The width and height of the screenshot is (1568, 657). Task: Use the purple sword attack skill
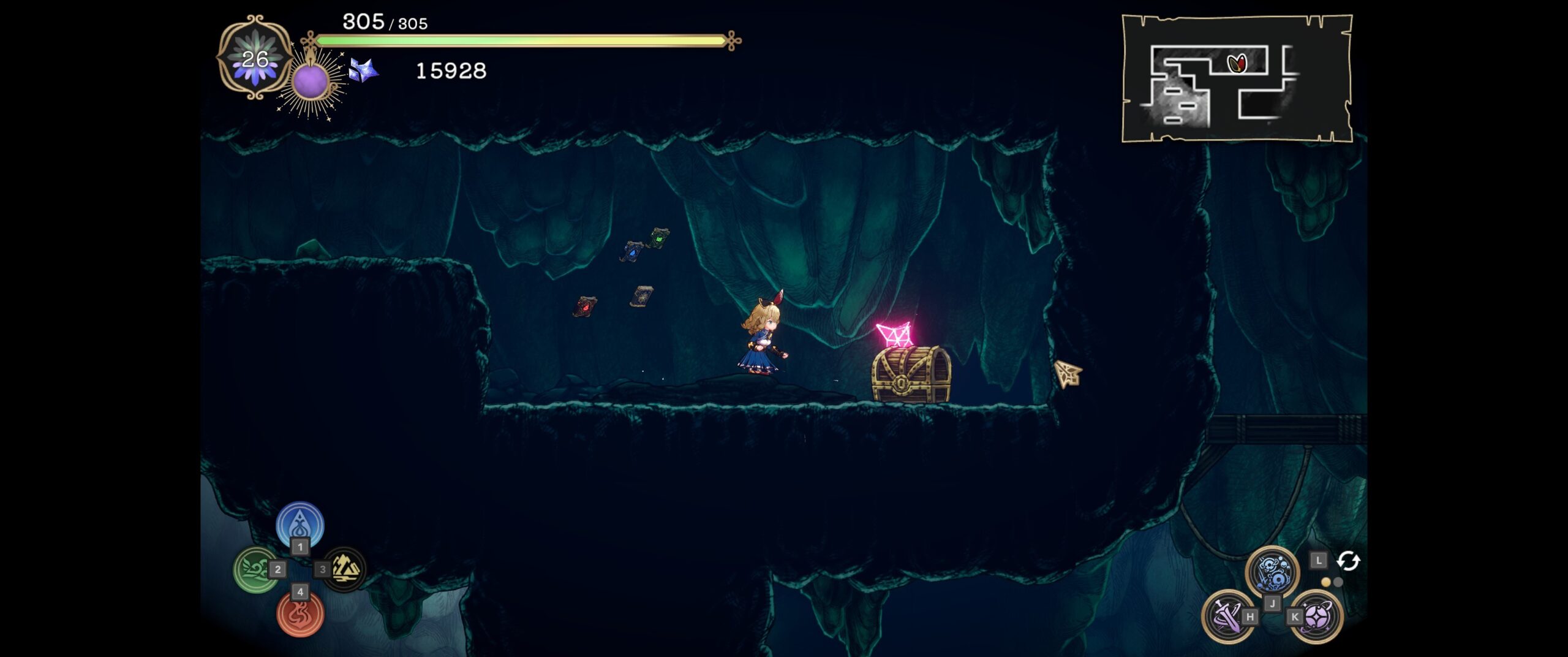(x=1226, y=615)
